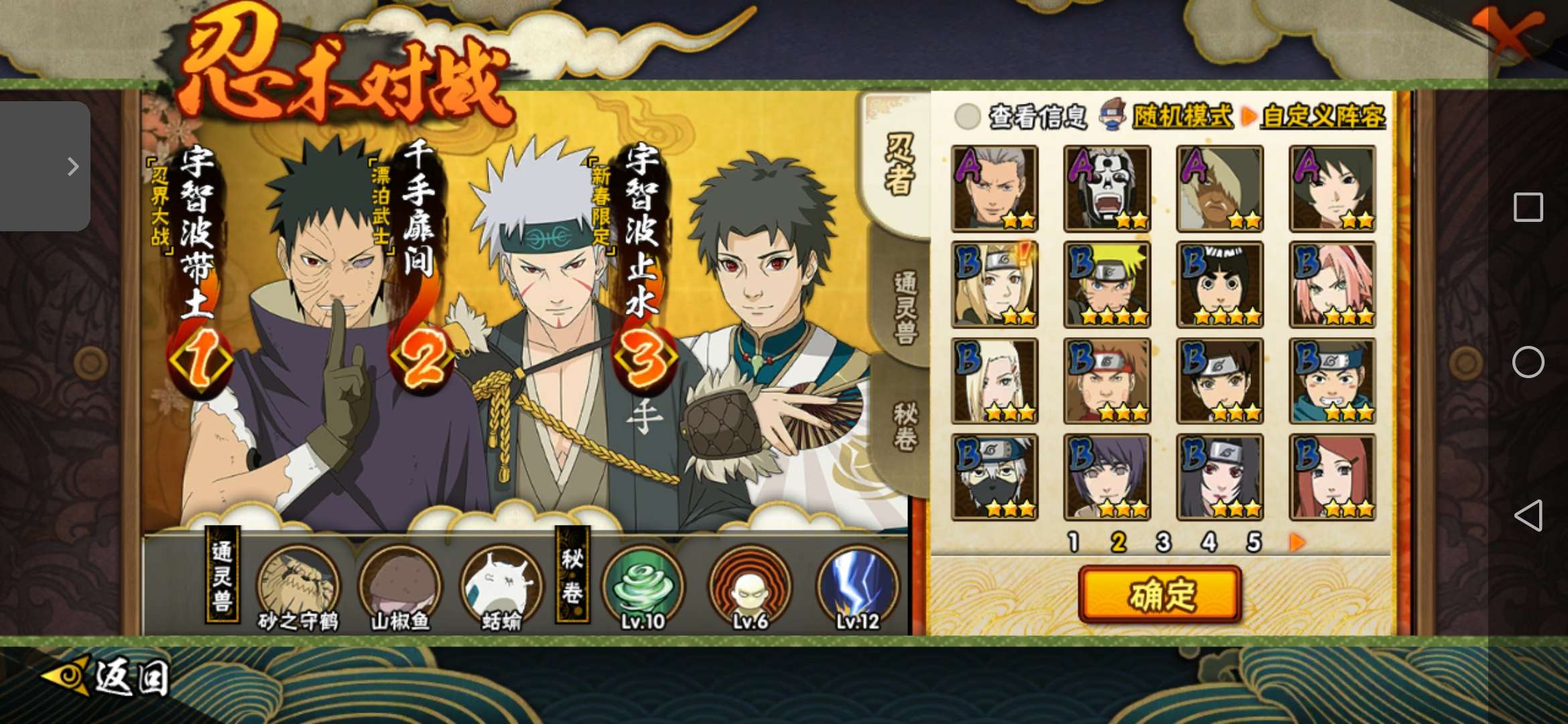Toggle the 查看信息 view info option
1568x724 pixels.
967,117
